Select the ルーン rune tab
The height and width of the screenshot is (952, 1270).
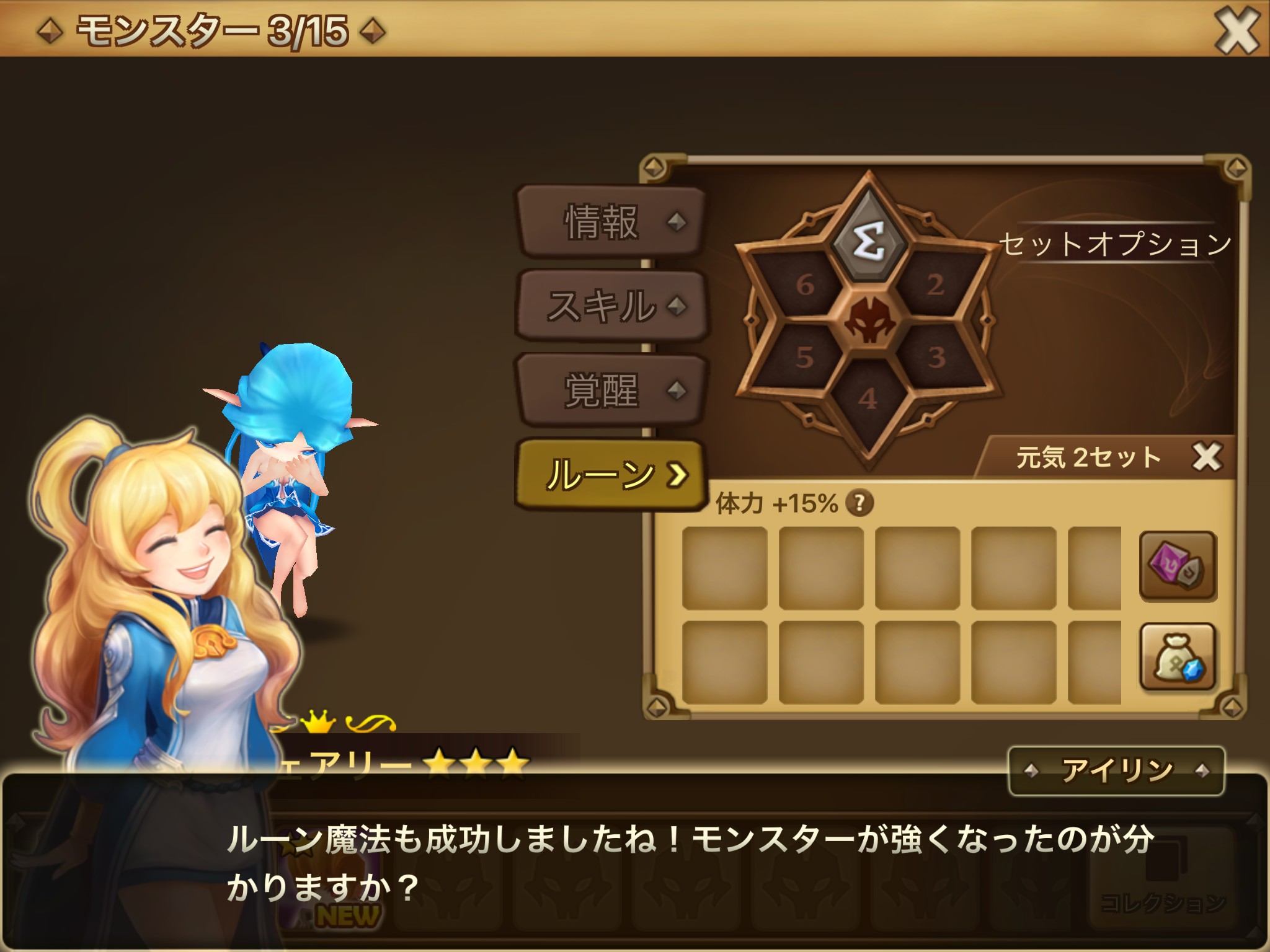pos(611,475)
